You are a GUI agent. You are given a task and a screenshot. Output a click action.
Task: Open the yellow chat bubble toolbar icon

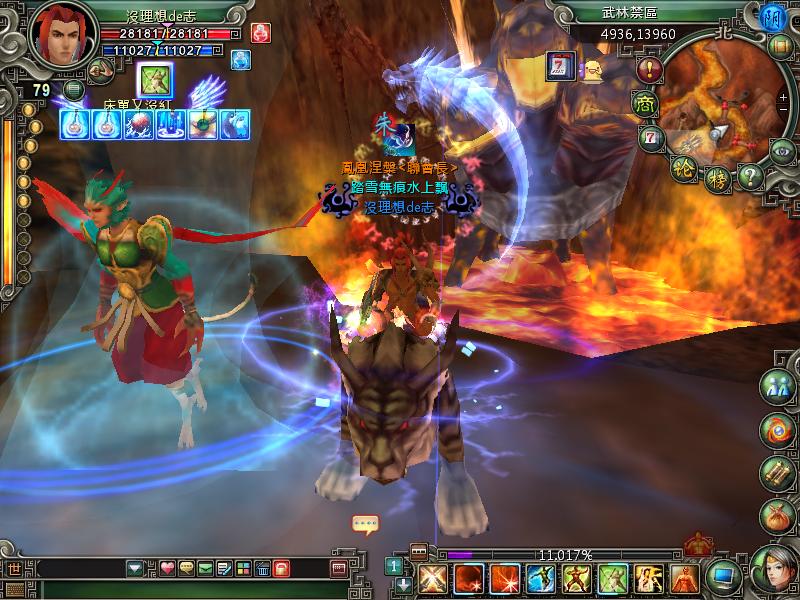[185, 569]
